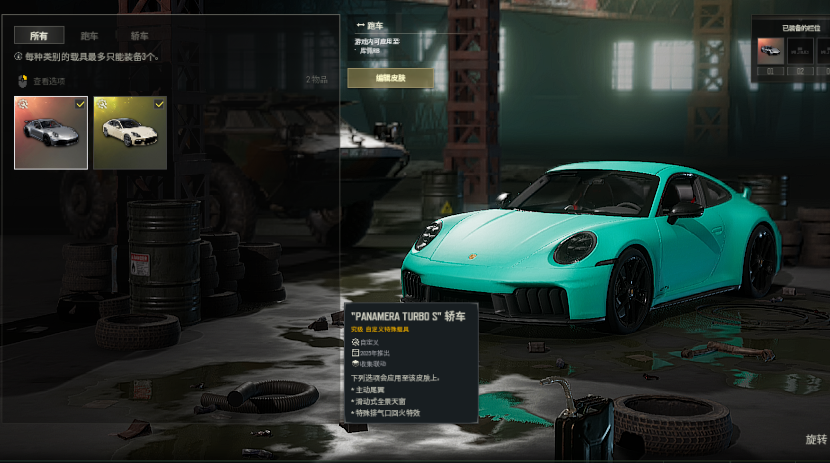The image size is (830, 463).
Task: Select equipped slot 01 with silver car
Action: [x=770, y=53]
